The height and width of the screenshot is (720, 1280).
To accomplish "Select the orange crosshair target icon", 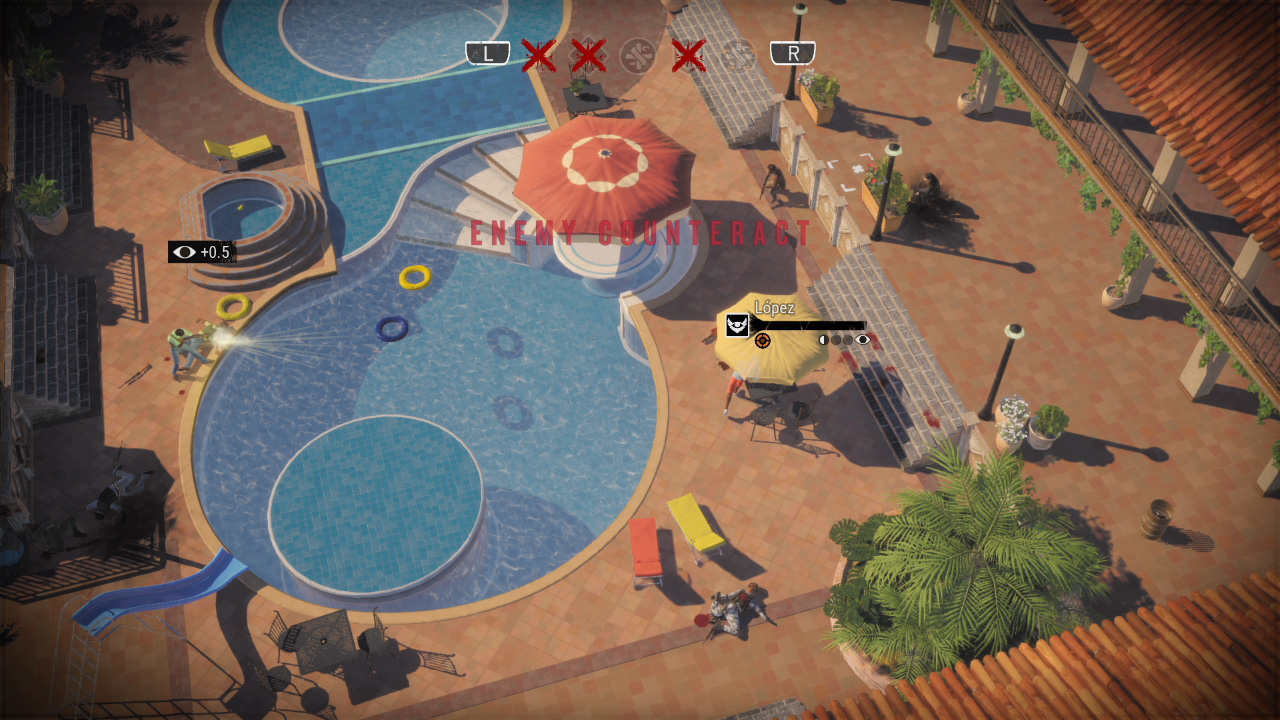I will 763,341.
